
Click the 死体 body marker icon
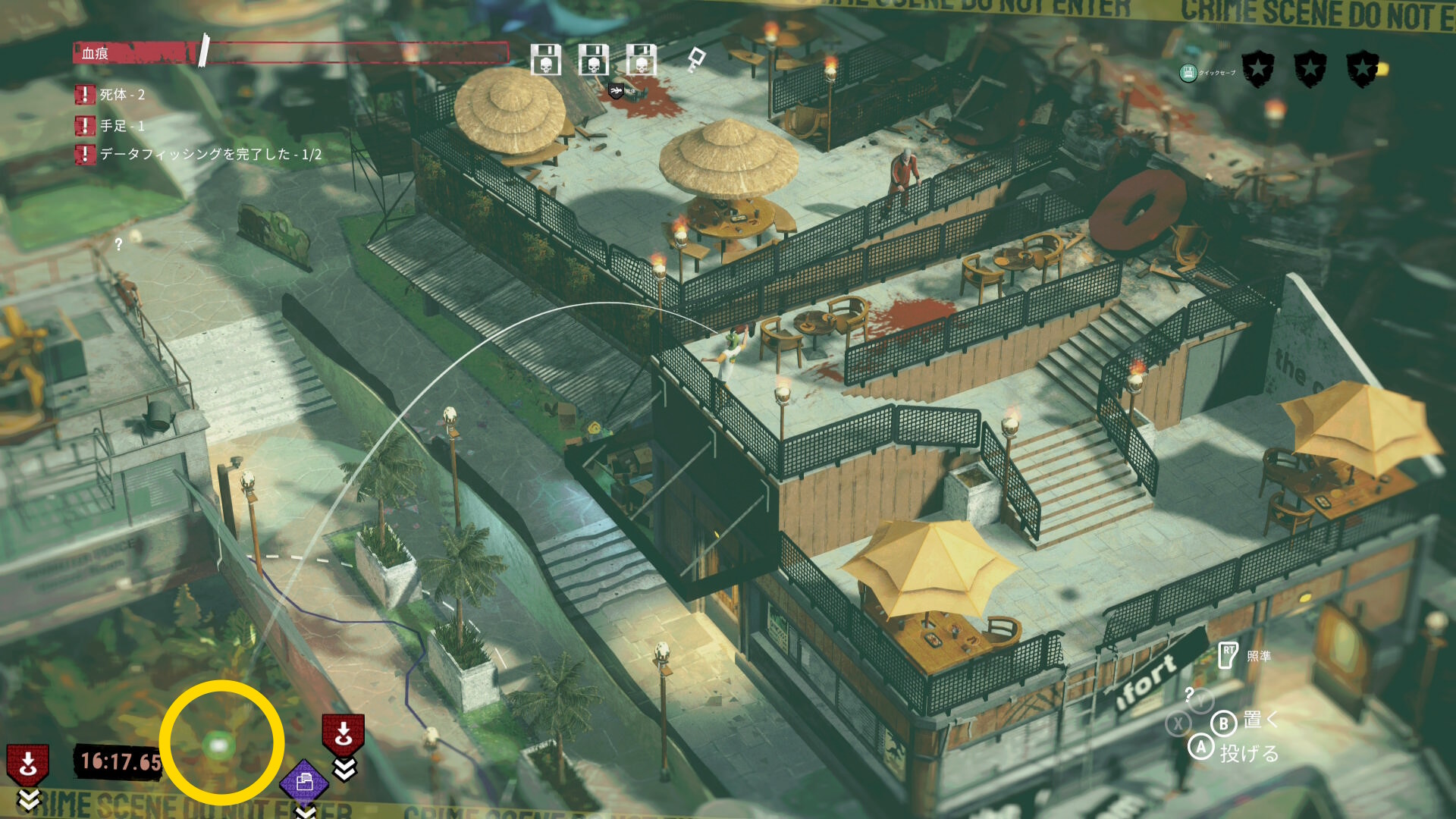click(617, 92)
